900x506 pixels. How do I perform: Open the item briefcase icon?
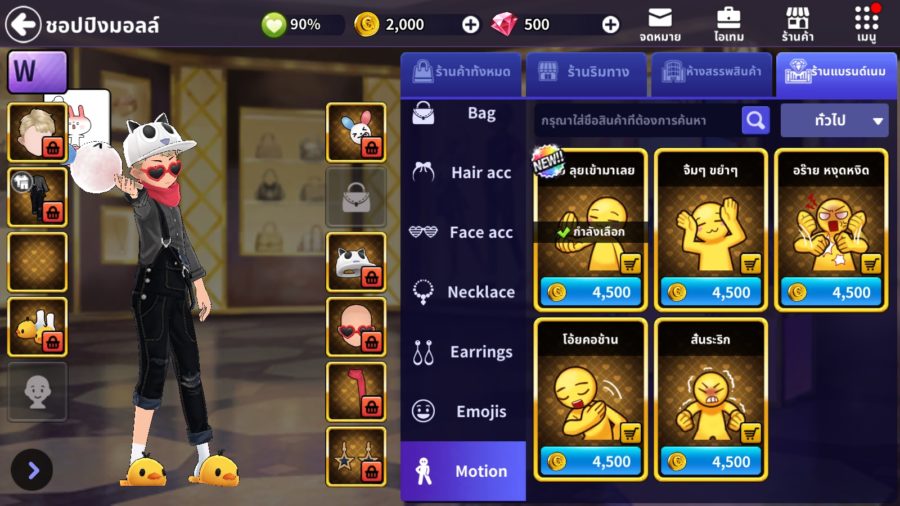[728, 24]
